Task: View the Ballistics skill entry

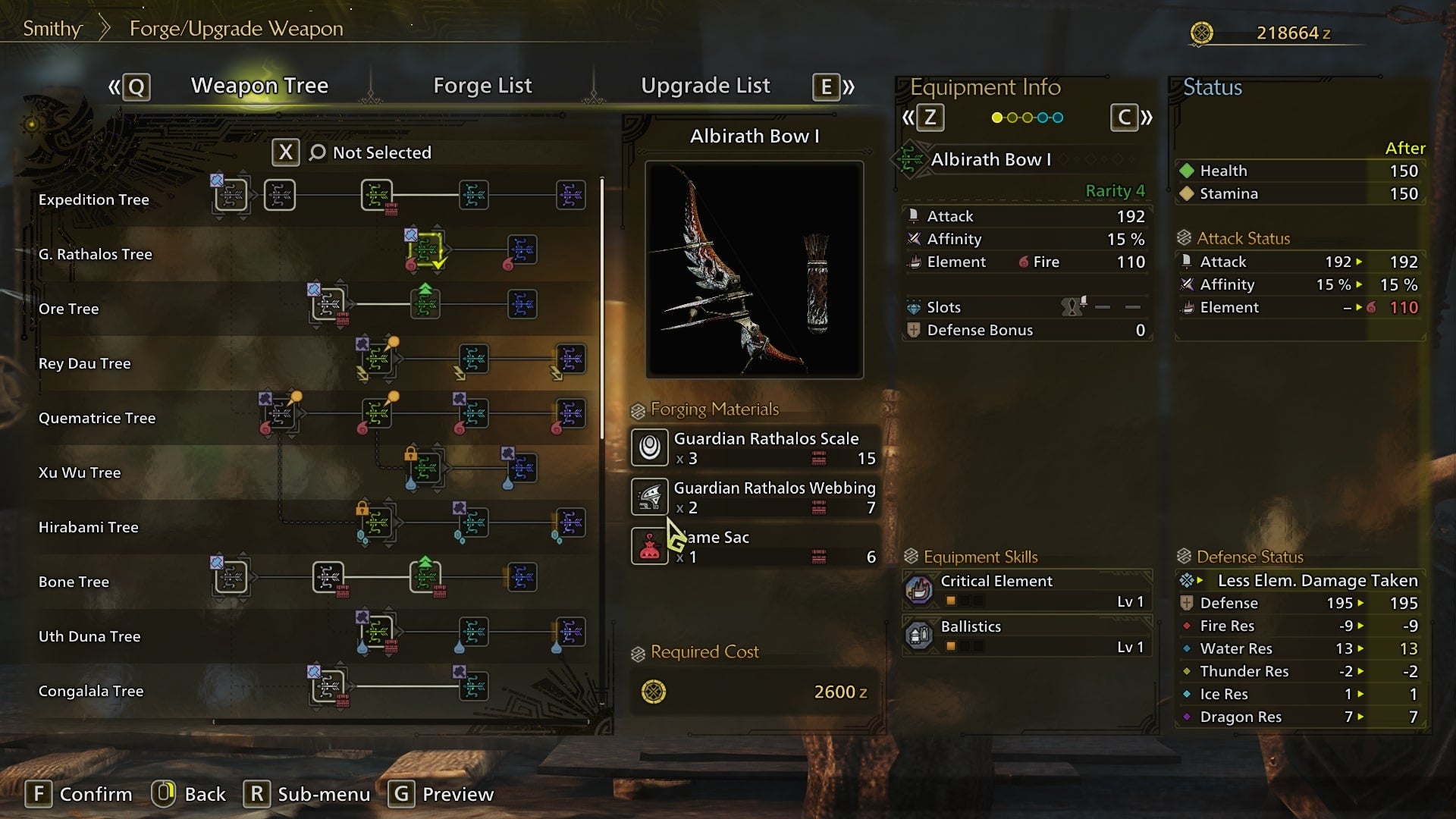Action: coord(1027,635)
